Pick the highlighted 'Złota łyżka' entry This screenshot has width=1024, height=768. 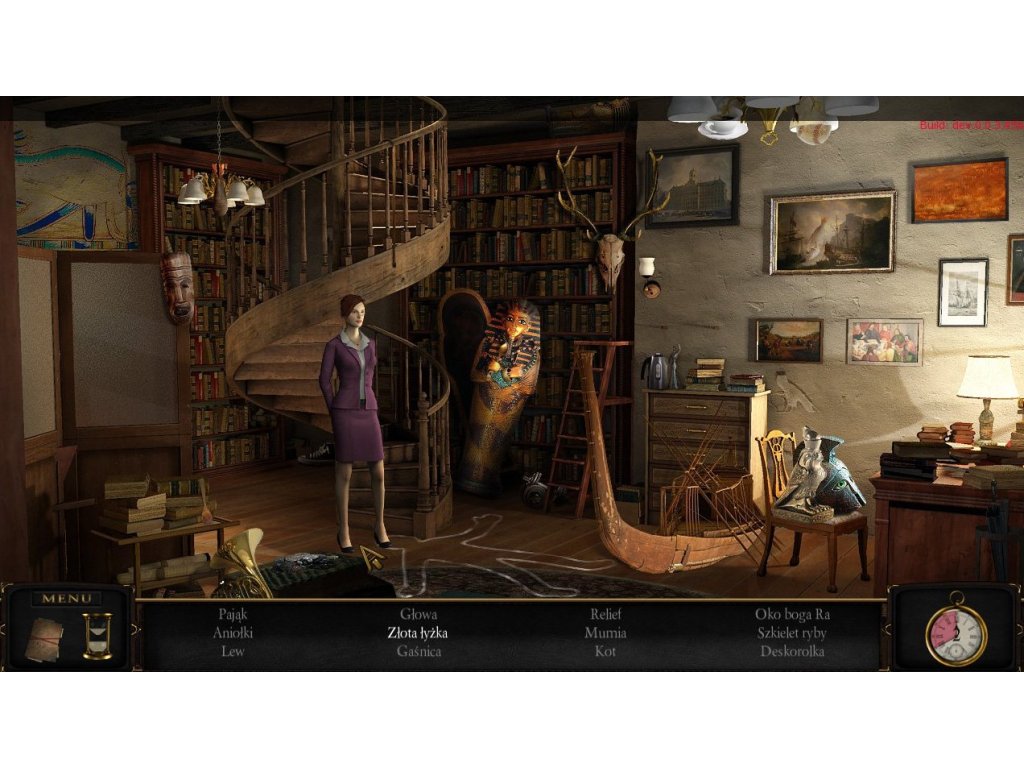click(418, 633)
